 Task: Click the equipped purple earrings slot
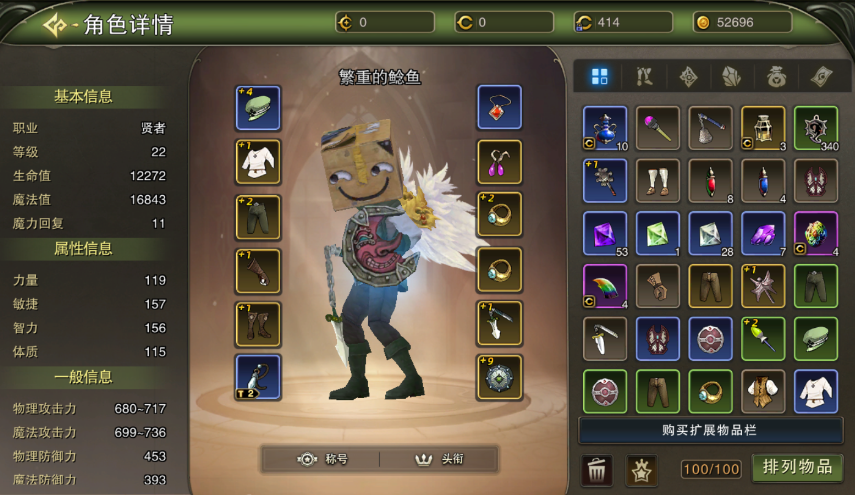coord(499,161)
